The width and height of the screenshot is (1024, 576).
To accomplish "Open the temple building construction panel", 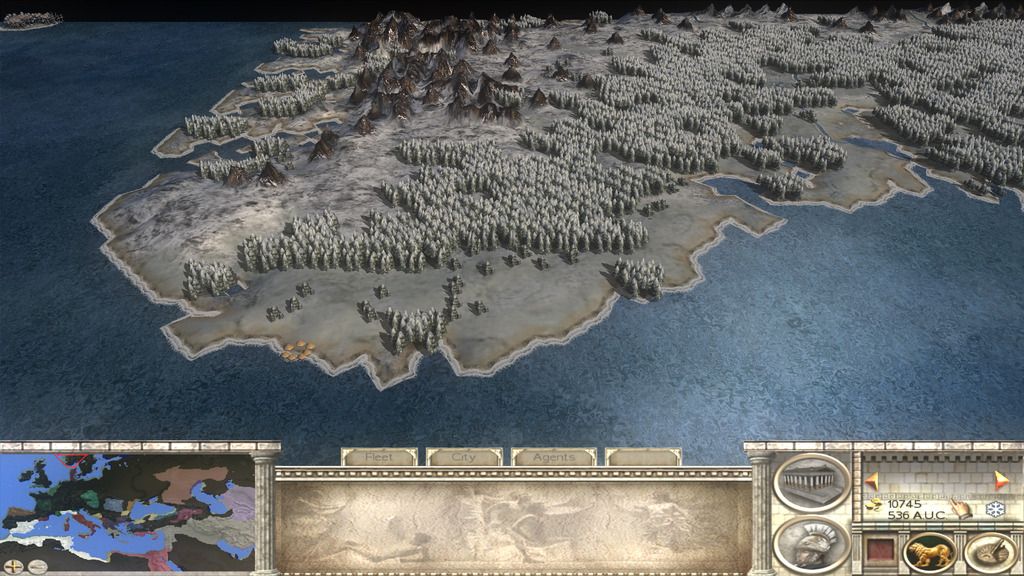I will click(x=811, y=481).
